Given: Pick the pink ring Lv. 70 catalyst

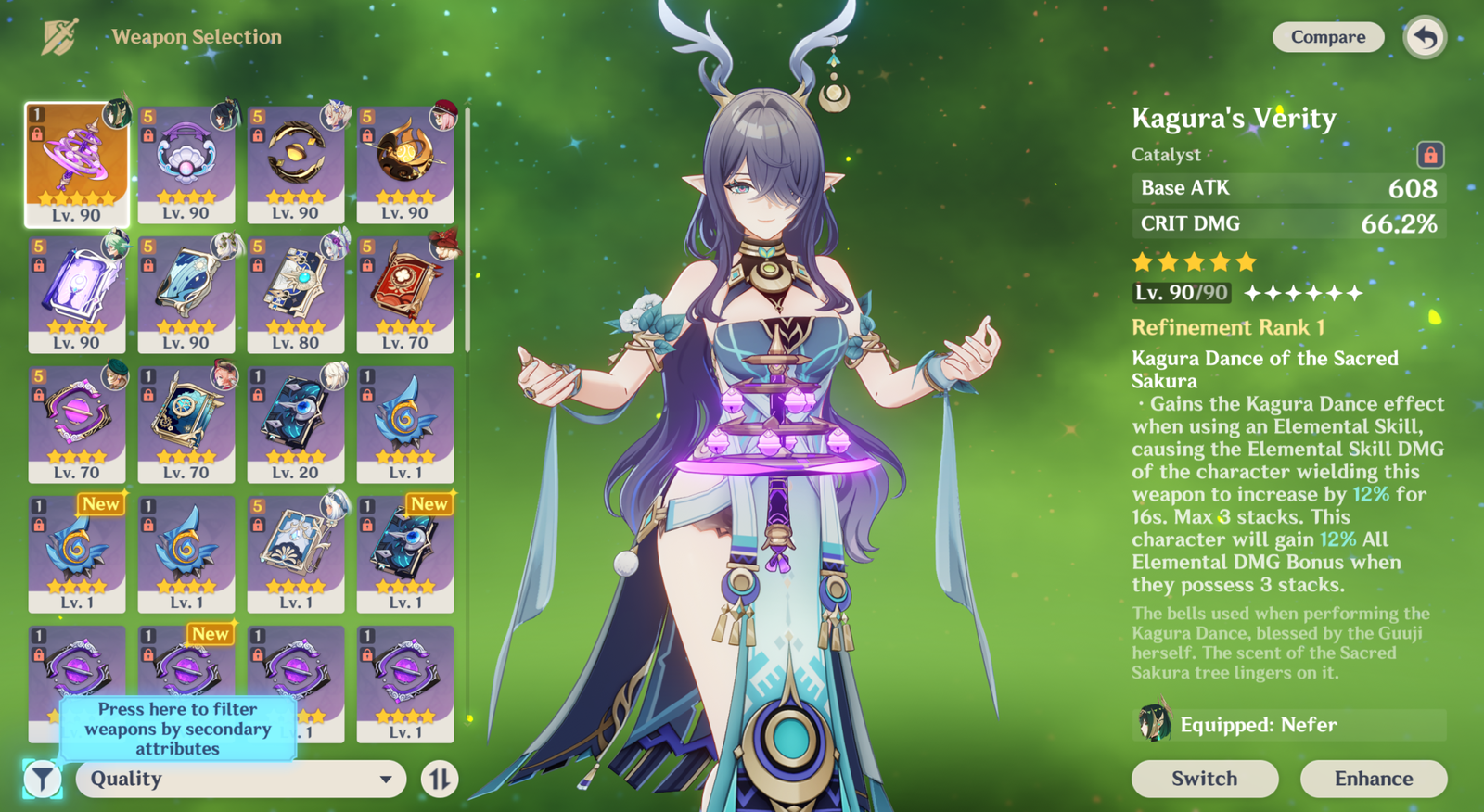Looking at the screenshot, I should tap(77, 425).
